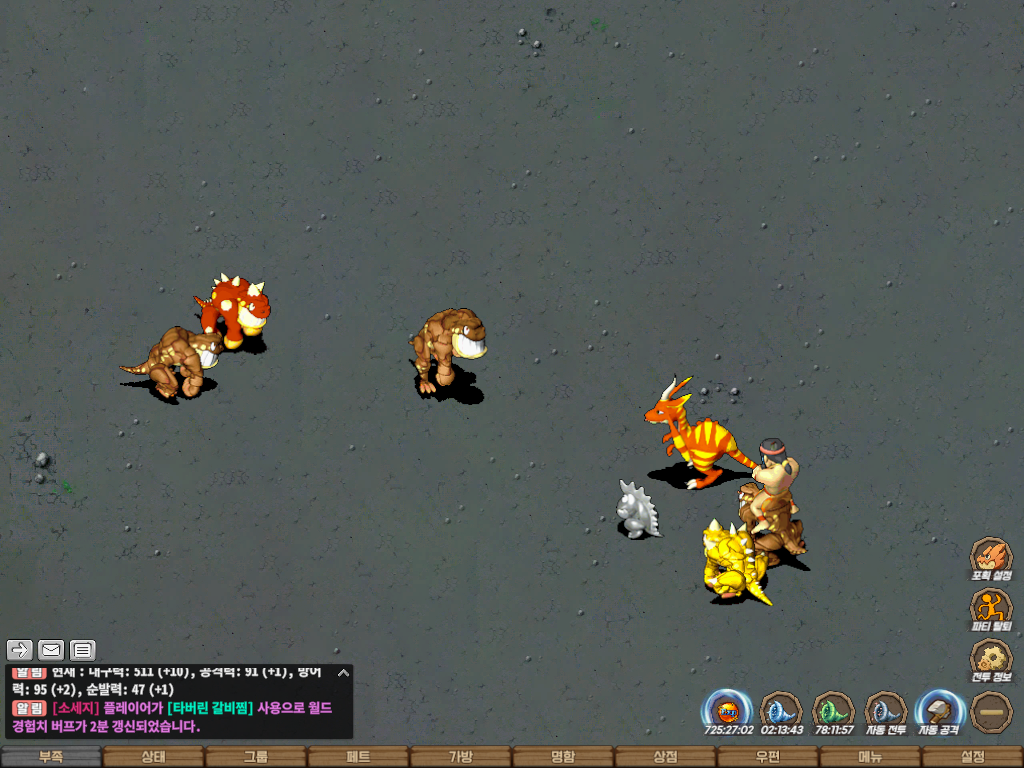Screen dimensions: 1024x768
Task: Open the 설정 (settings) menu
Action: (x=972, y=757)
